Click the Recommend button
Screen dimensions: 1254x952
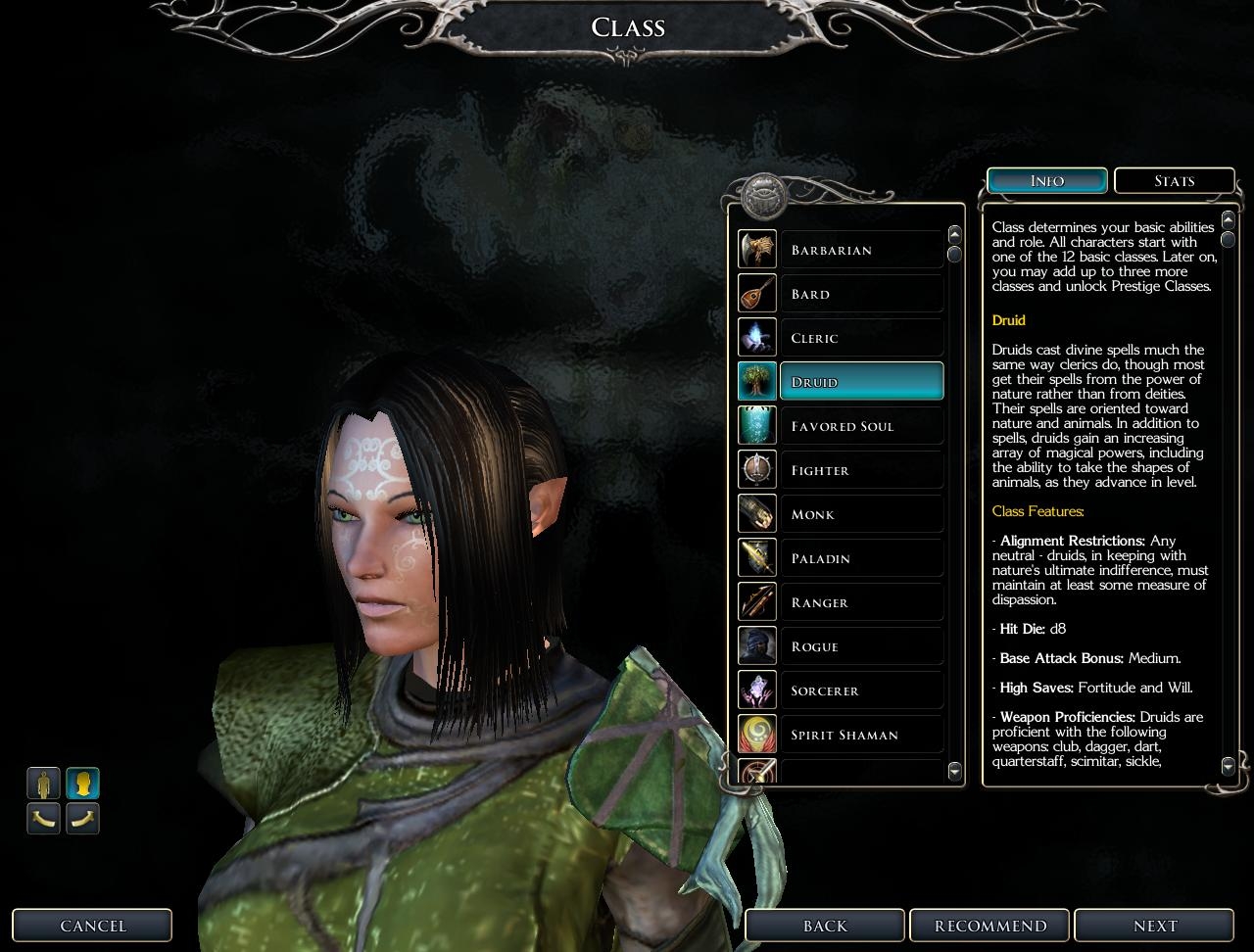point(990,926)
